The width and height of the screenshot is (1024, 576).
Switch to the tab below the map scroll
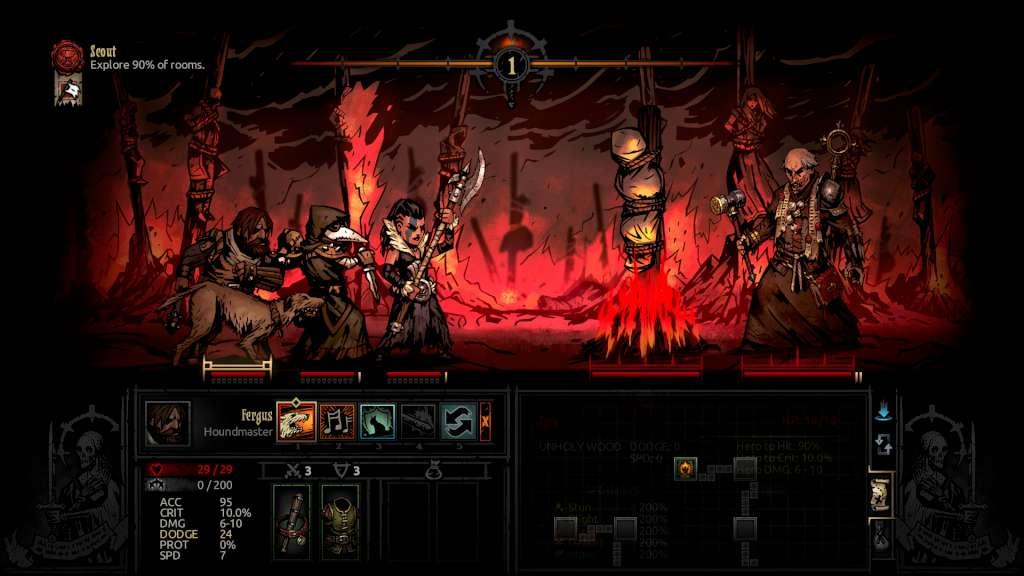(x=881, y=538)
